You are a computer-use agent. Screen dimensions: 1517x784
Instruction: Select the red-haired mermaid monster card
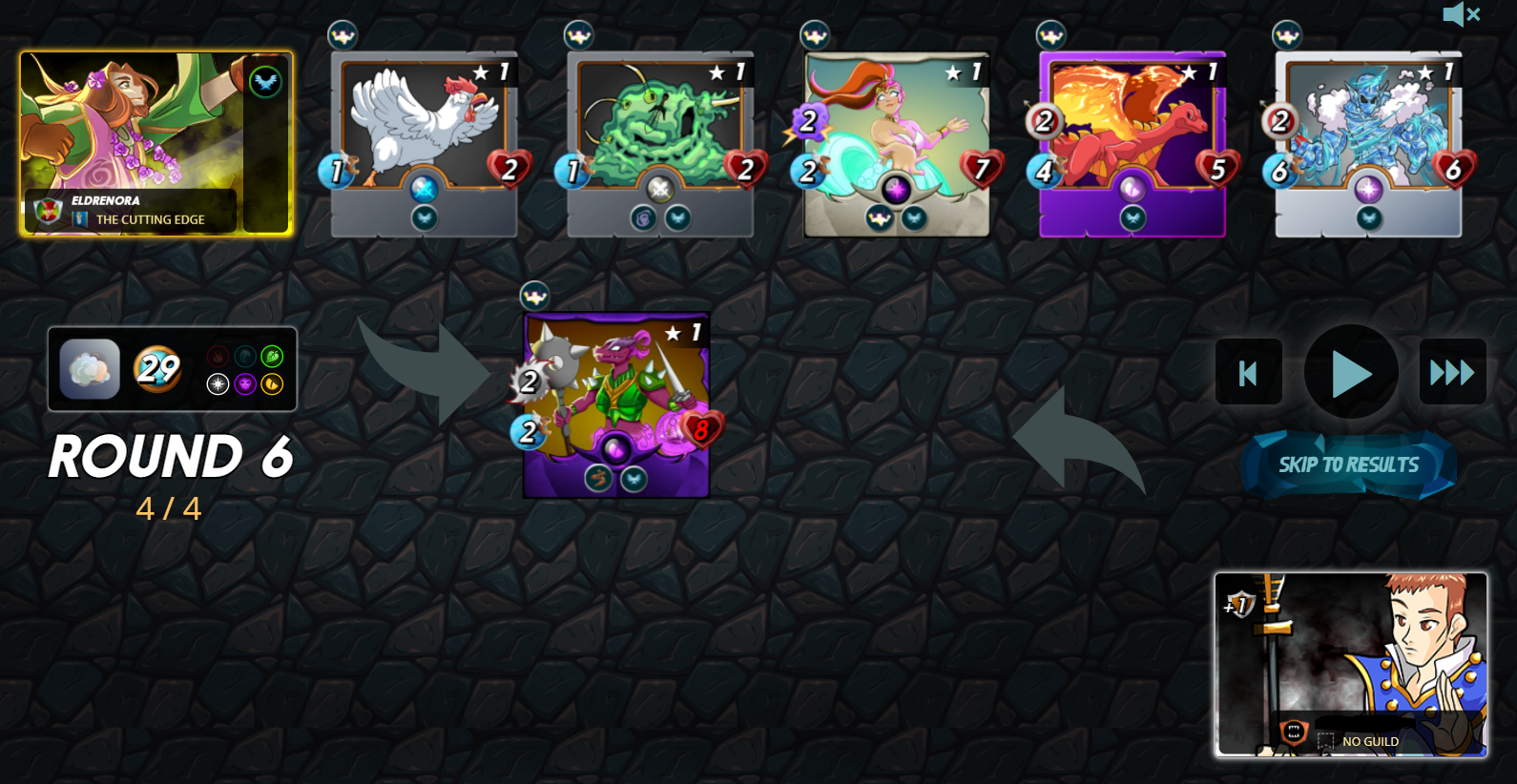click(896, 143)
